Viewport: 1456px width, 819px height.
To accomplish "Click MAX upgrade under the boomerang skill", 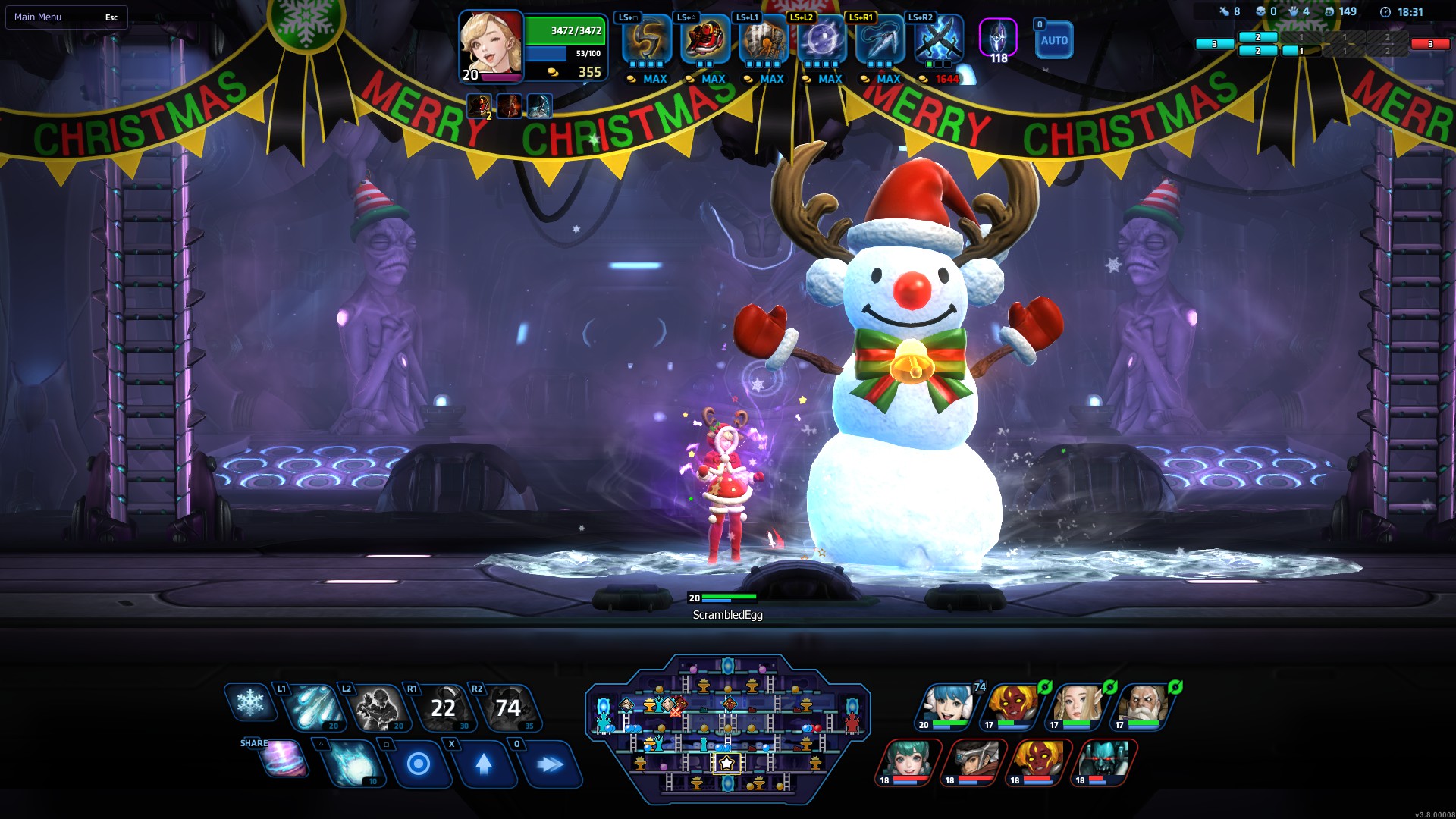I will (648, 78).
